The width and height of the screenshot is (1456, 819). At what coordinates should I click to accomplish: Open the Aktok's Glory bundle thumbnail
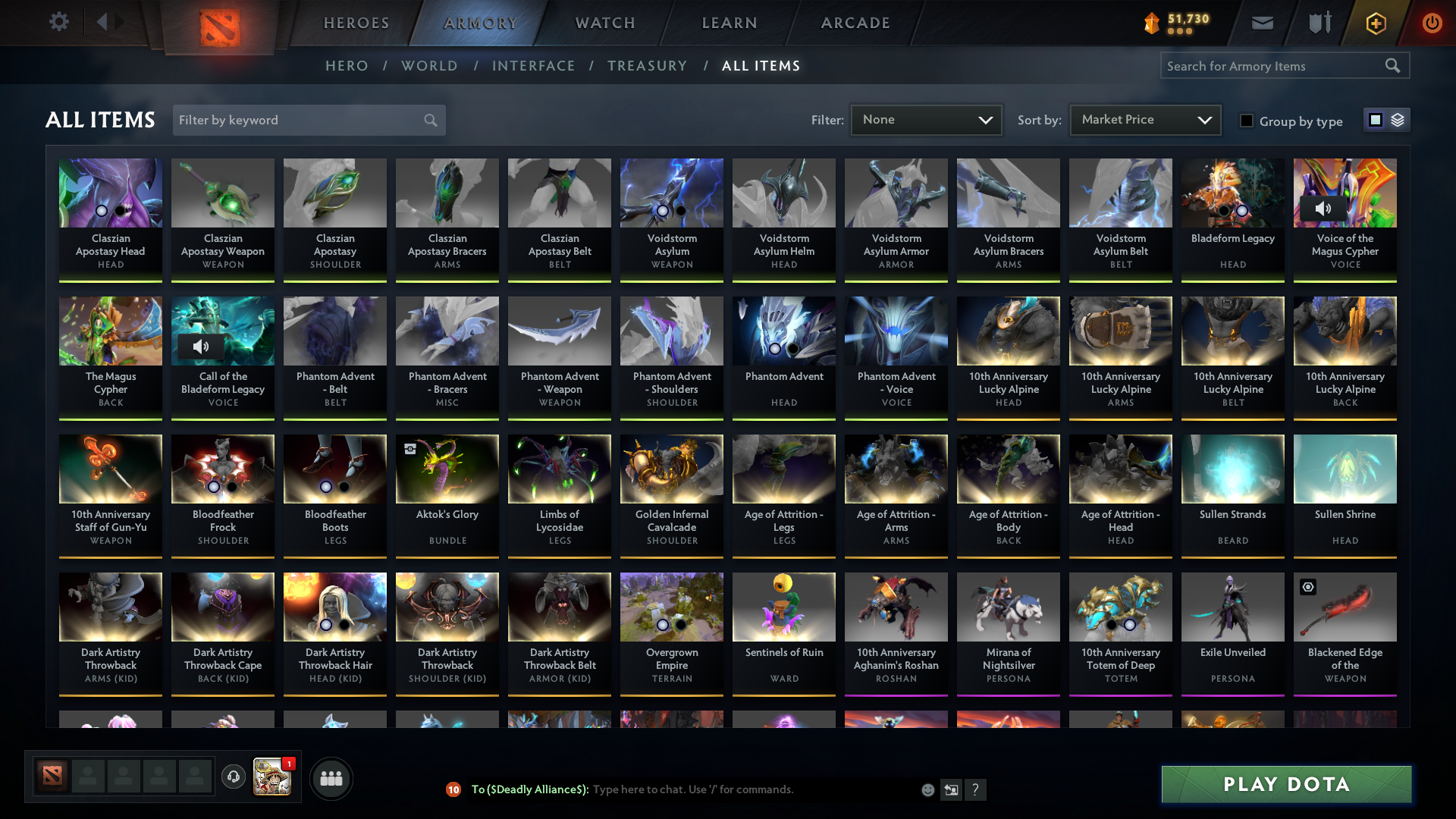[447, 469]
